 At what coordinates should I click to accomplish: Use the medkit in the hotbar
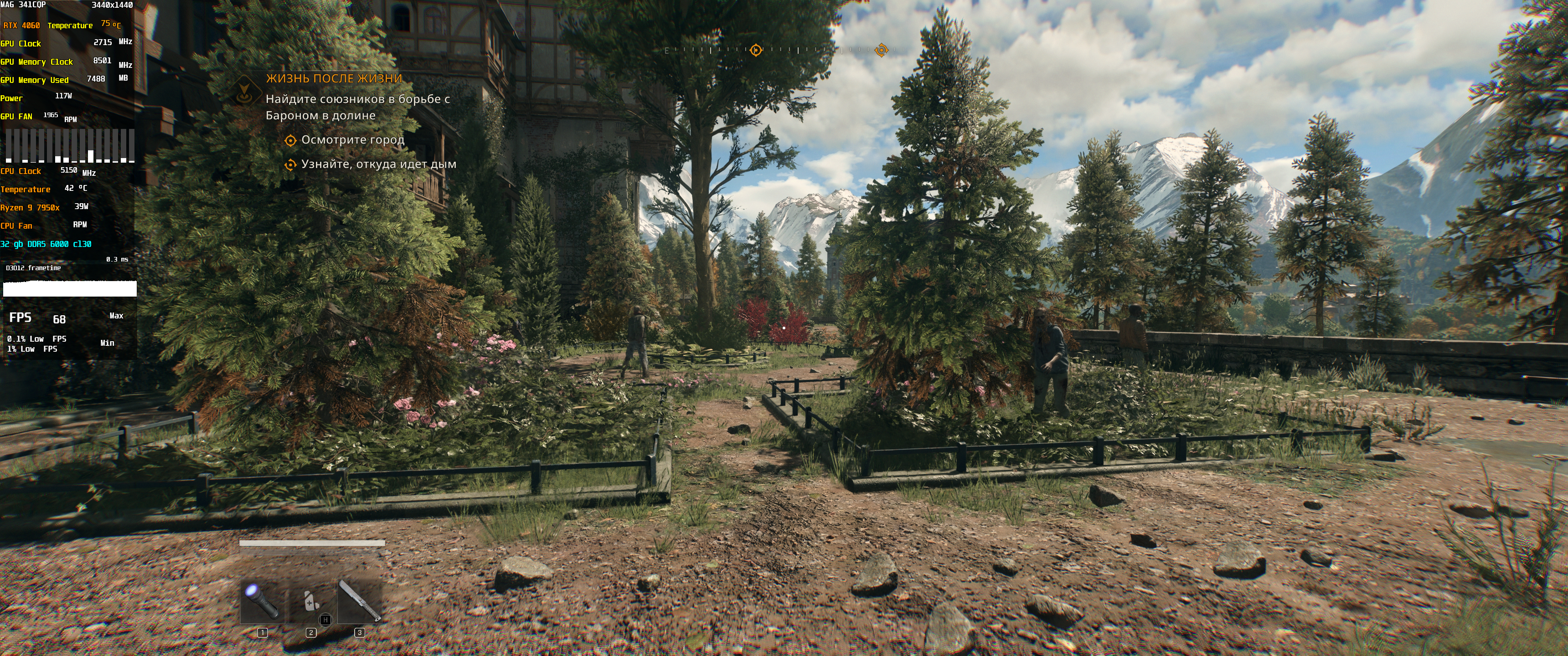(x=311, y=600)
